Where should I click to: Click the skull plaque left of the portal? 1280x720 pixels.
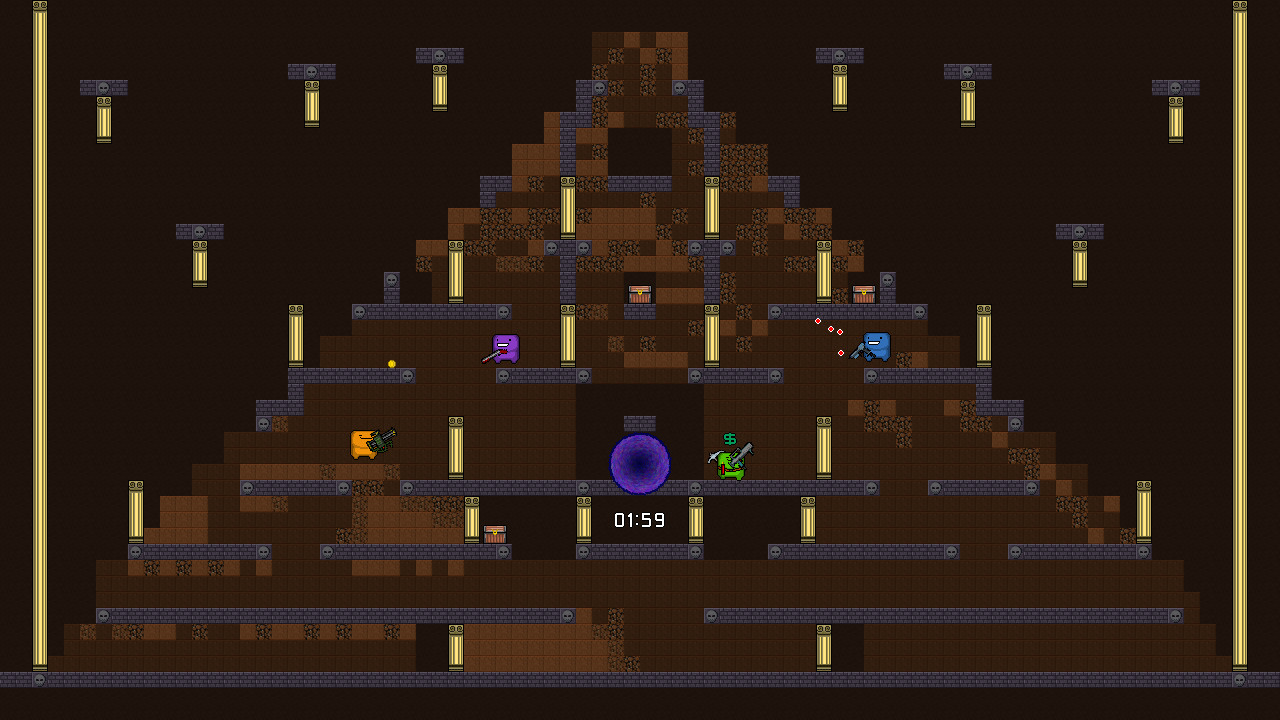[x=583, y=487]
